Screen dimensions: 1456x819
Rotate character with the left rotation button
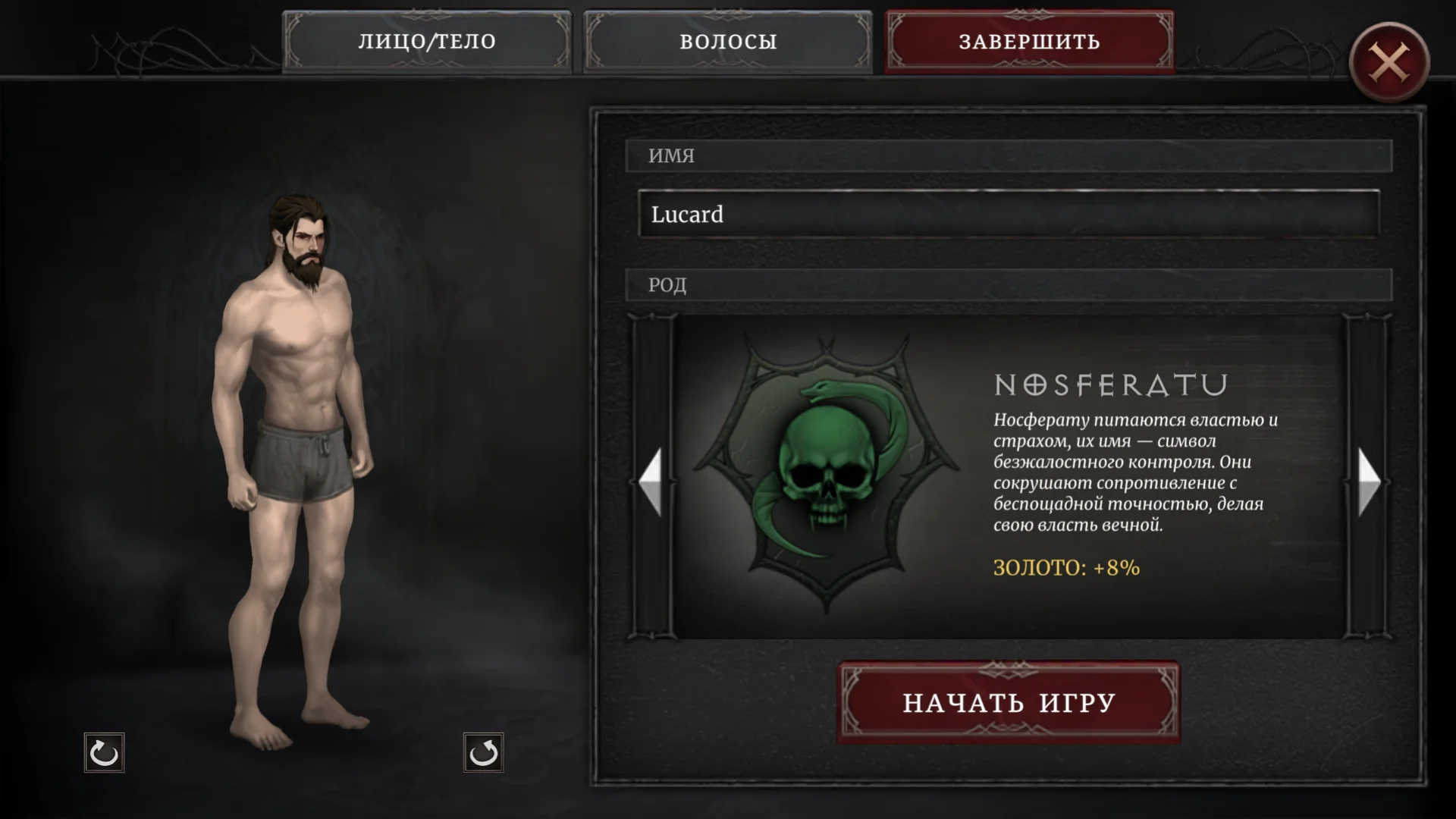click(x=104, y=753)
